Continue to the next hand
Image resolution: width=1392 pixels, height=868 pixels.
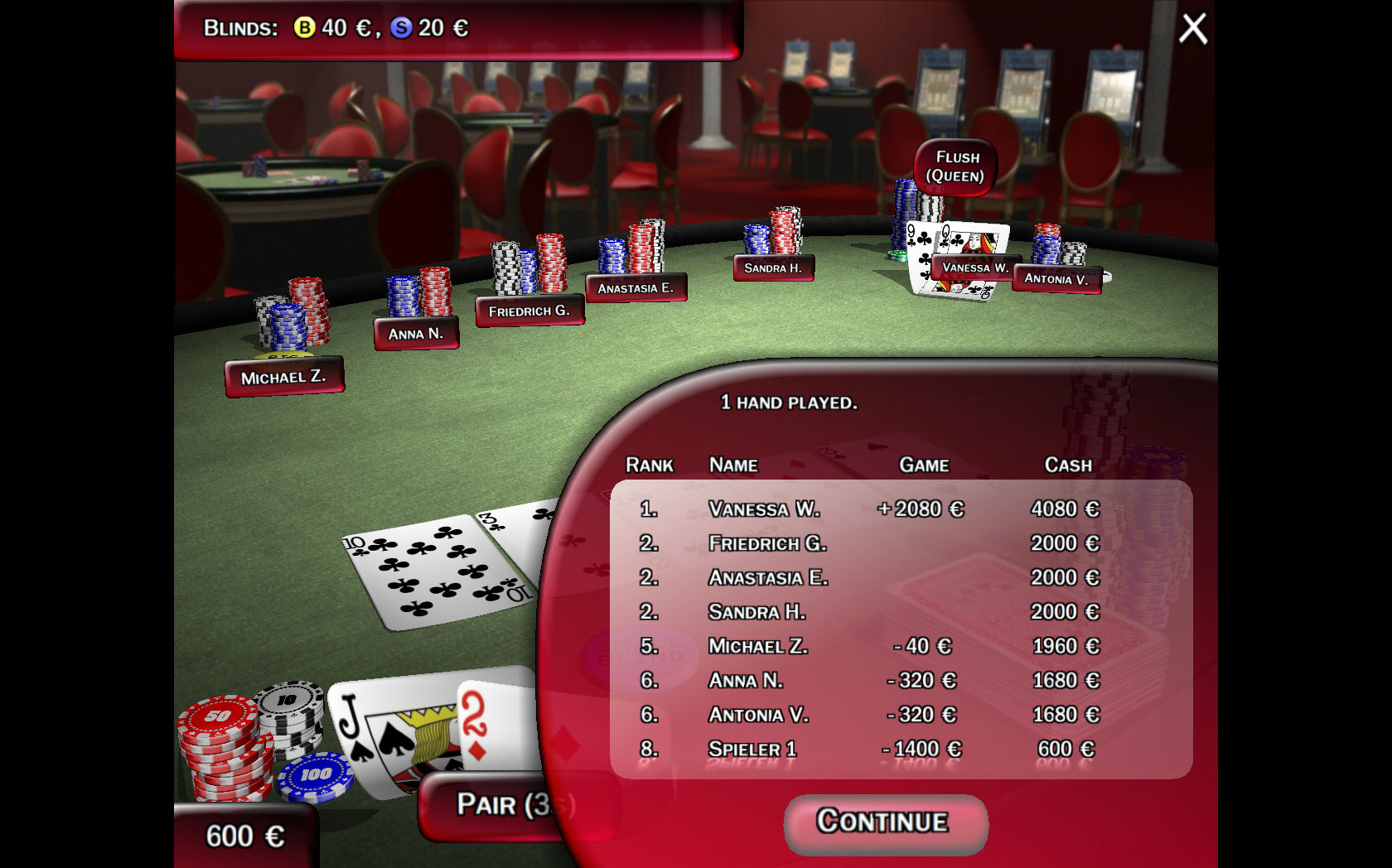pos(884,822)
